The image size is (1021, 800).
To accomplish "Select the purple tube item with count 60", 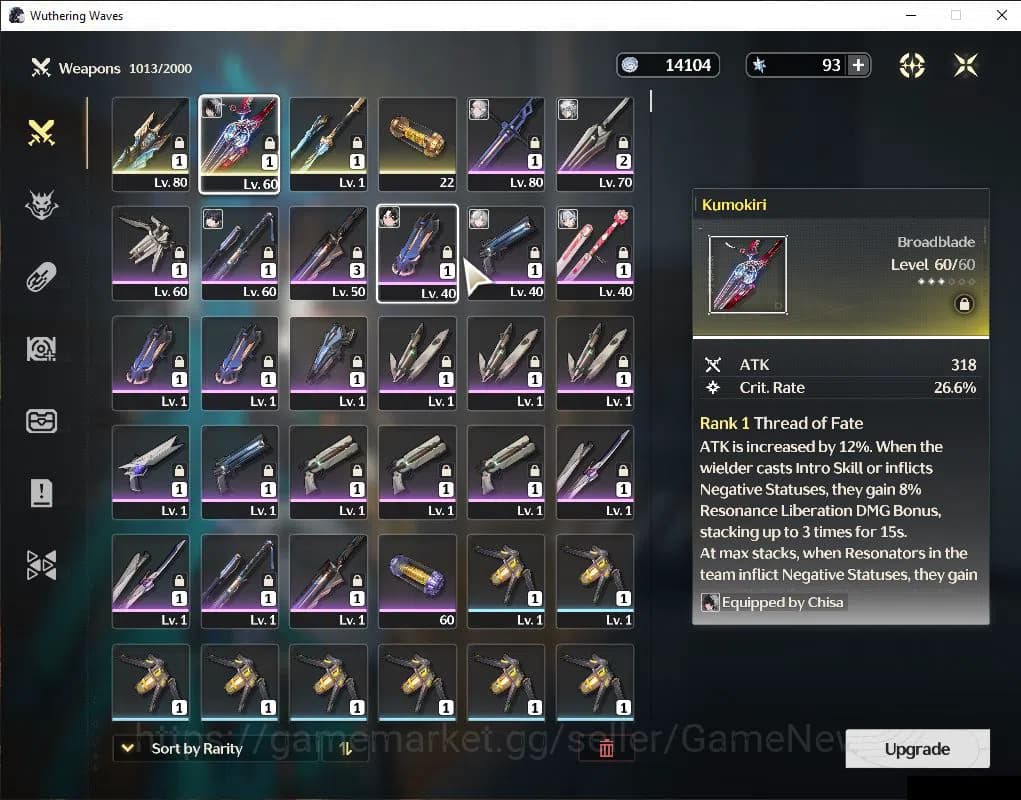I will 417,581.
